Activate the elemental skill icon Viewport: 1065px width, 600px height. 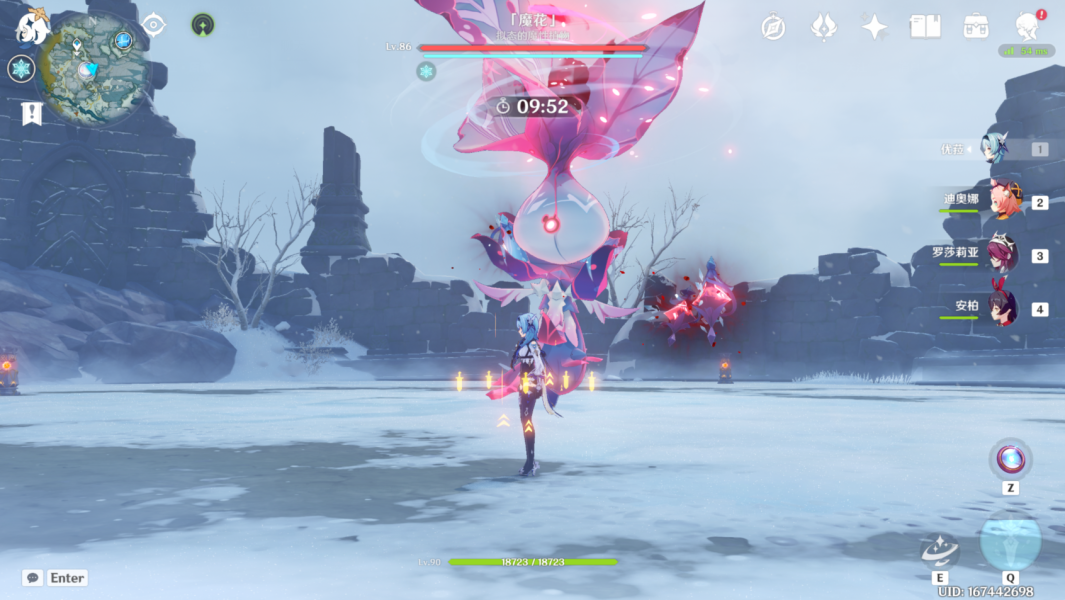(x=940, y=548)
